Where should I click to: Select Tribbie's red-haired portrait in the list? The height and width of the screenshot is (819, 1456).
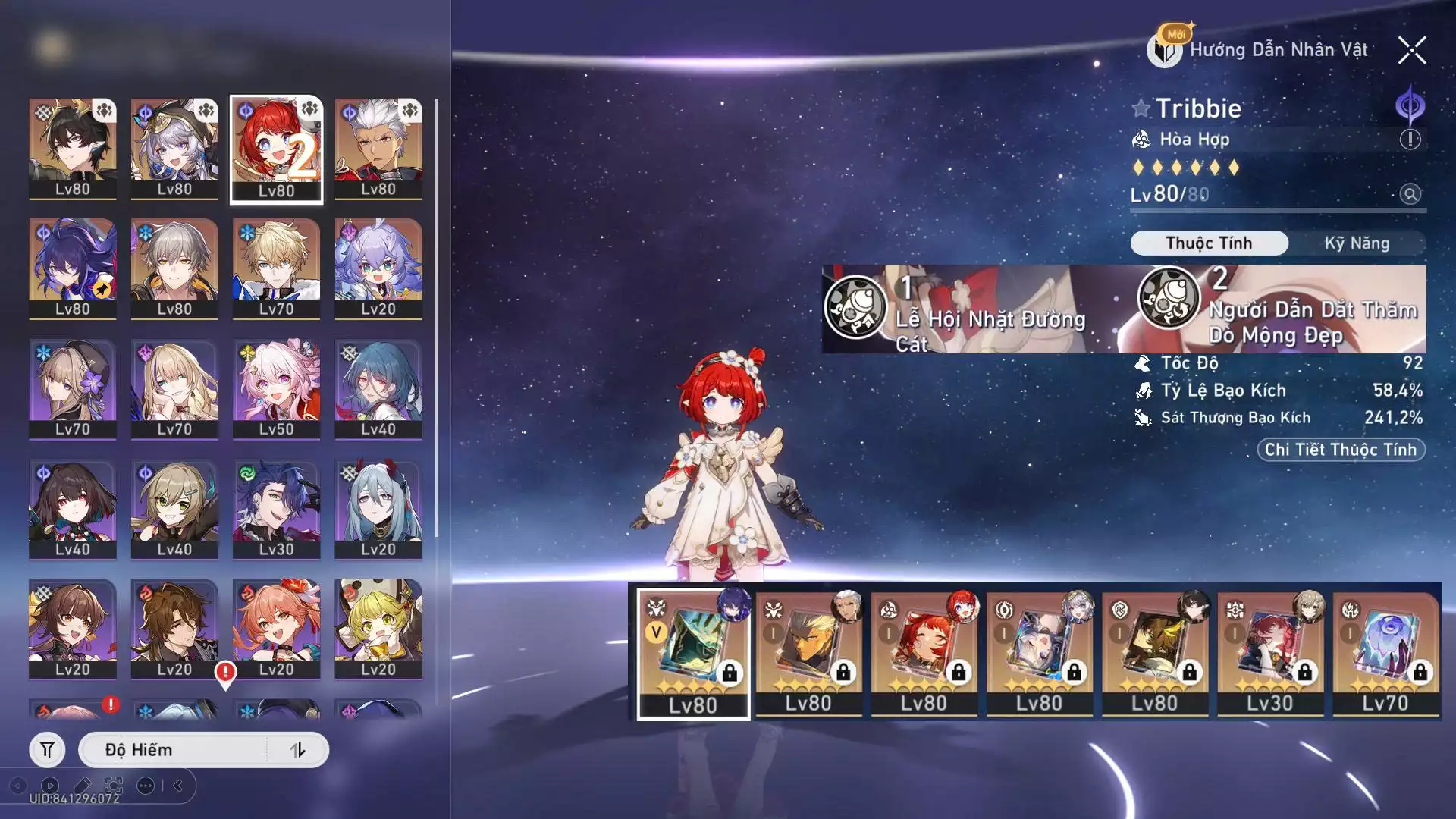pyautogui.click(x=276, y=149)
